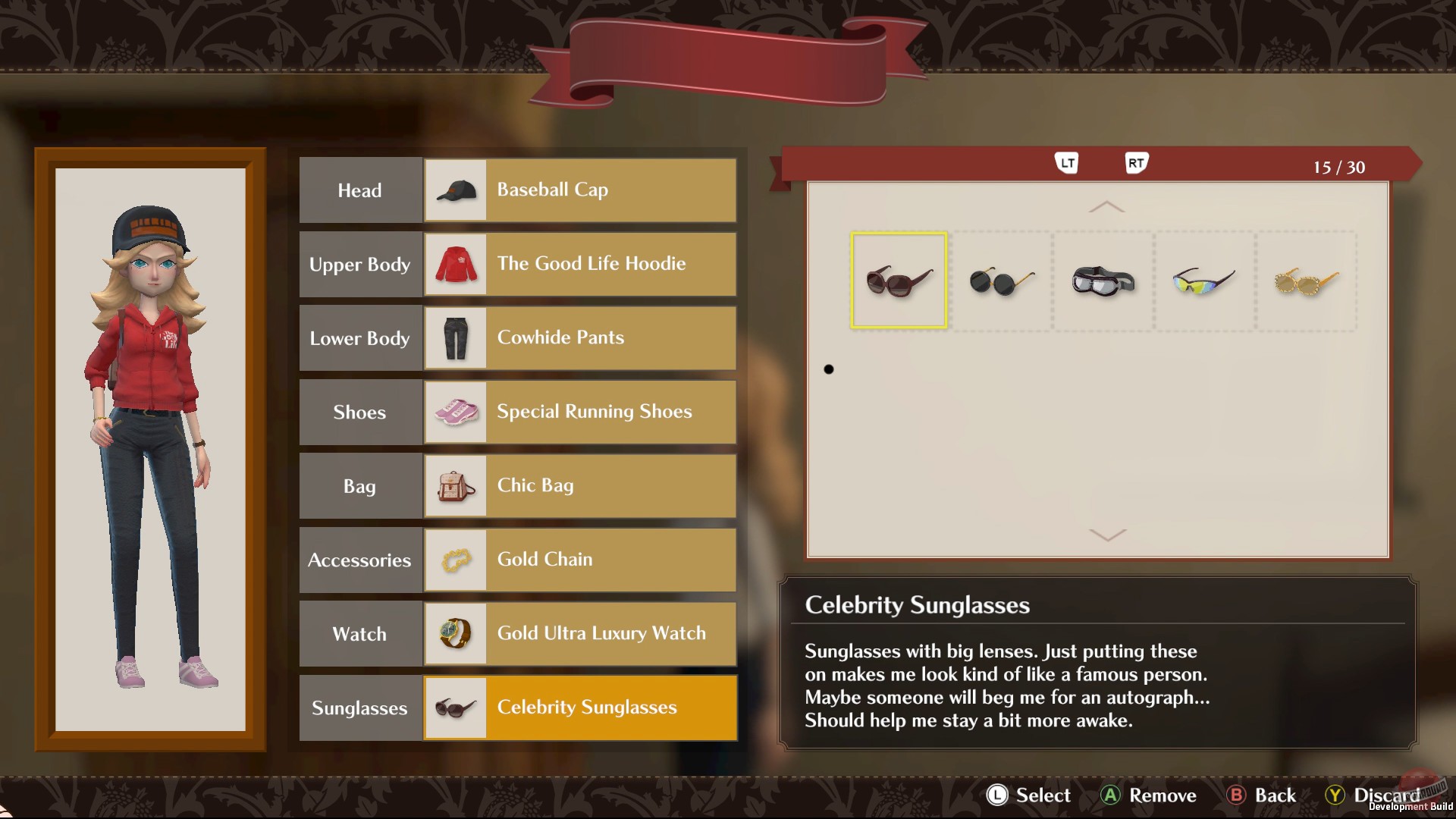
Task: Select the Gold Ultra Luxury Watch icon
Action: [x=456, y=633]
